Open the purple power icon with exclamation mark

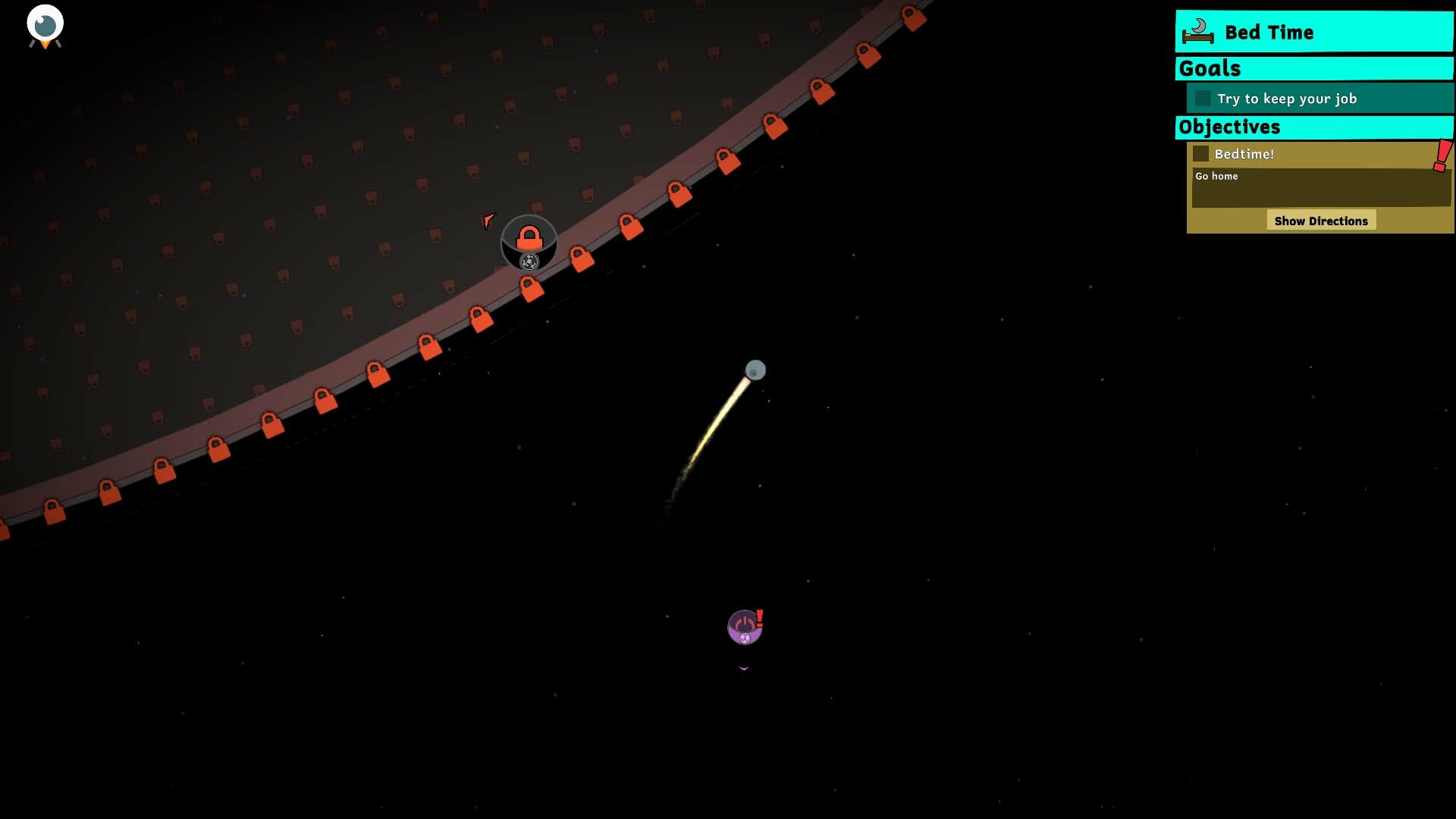coord(744,626)
